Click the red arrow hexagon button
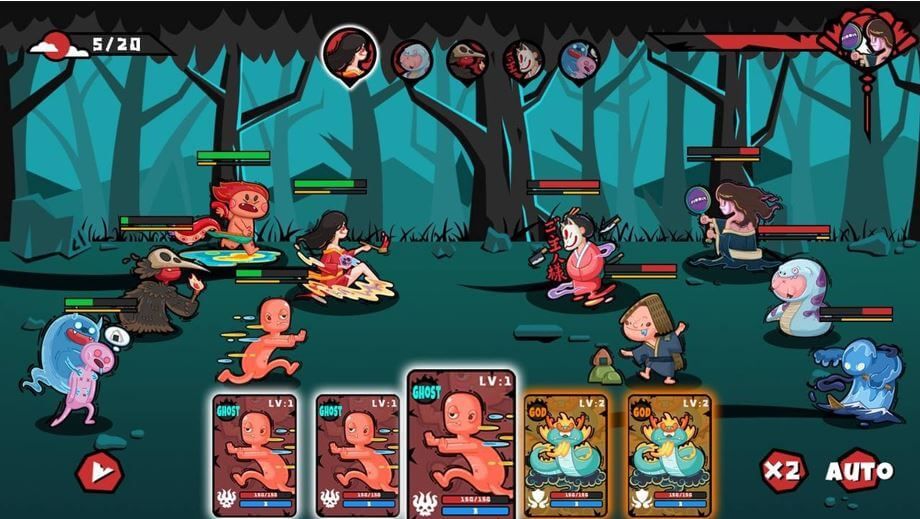This screenshot has height=519, width=920. pos(100,470)
